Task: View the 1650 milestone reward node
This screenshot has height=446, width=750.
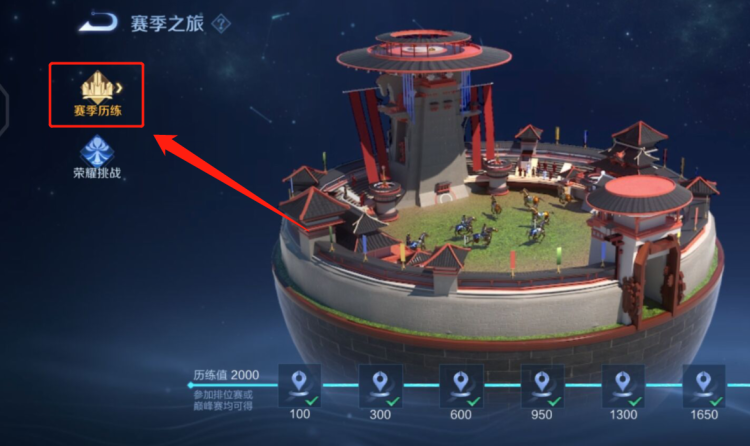Action: point(704,385)
